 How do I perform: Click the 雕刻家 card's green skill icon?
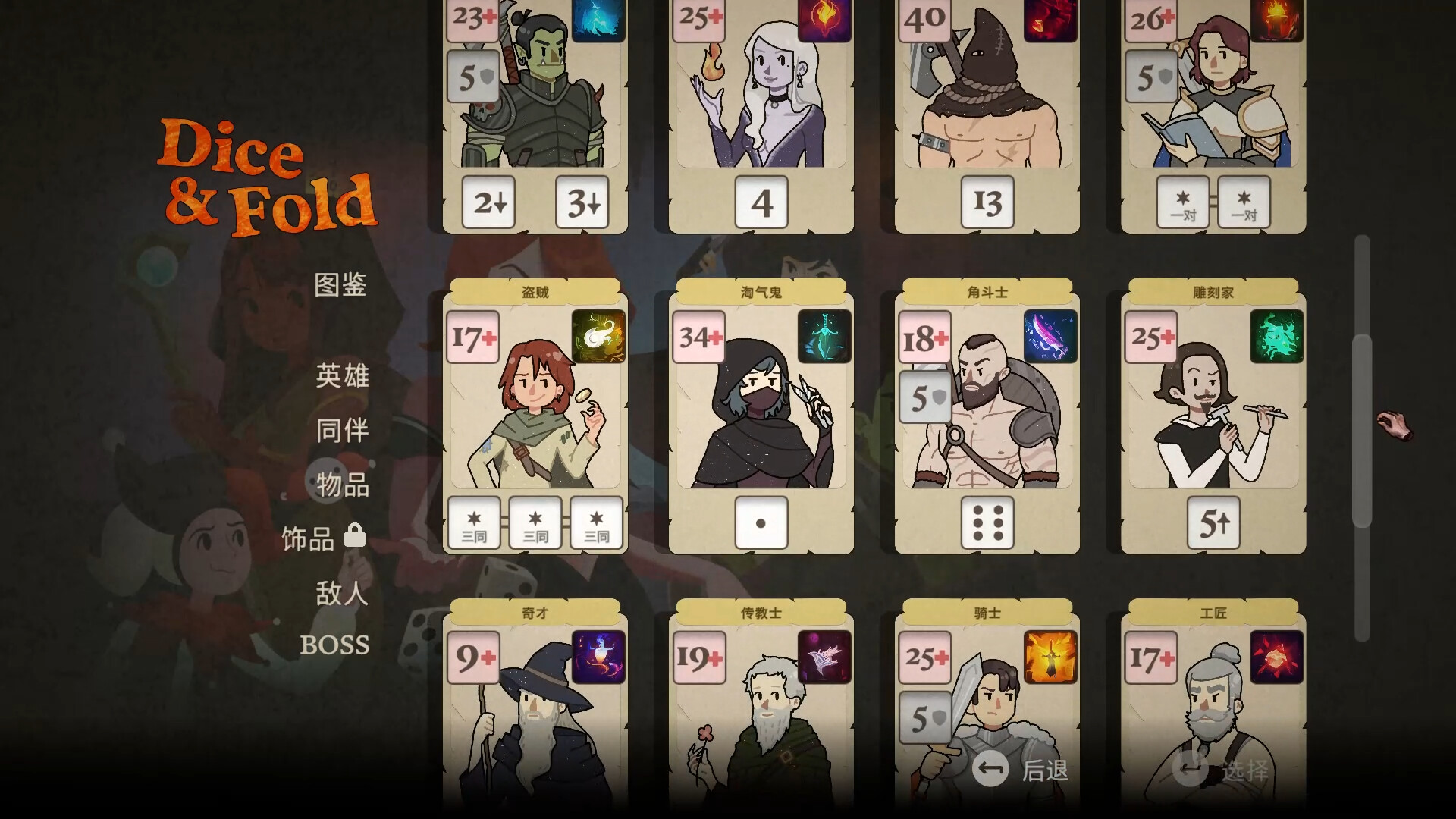(x=1276, y=337)
